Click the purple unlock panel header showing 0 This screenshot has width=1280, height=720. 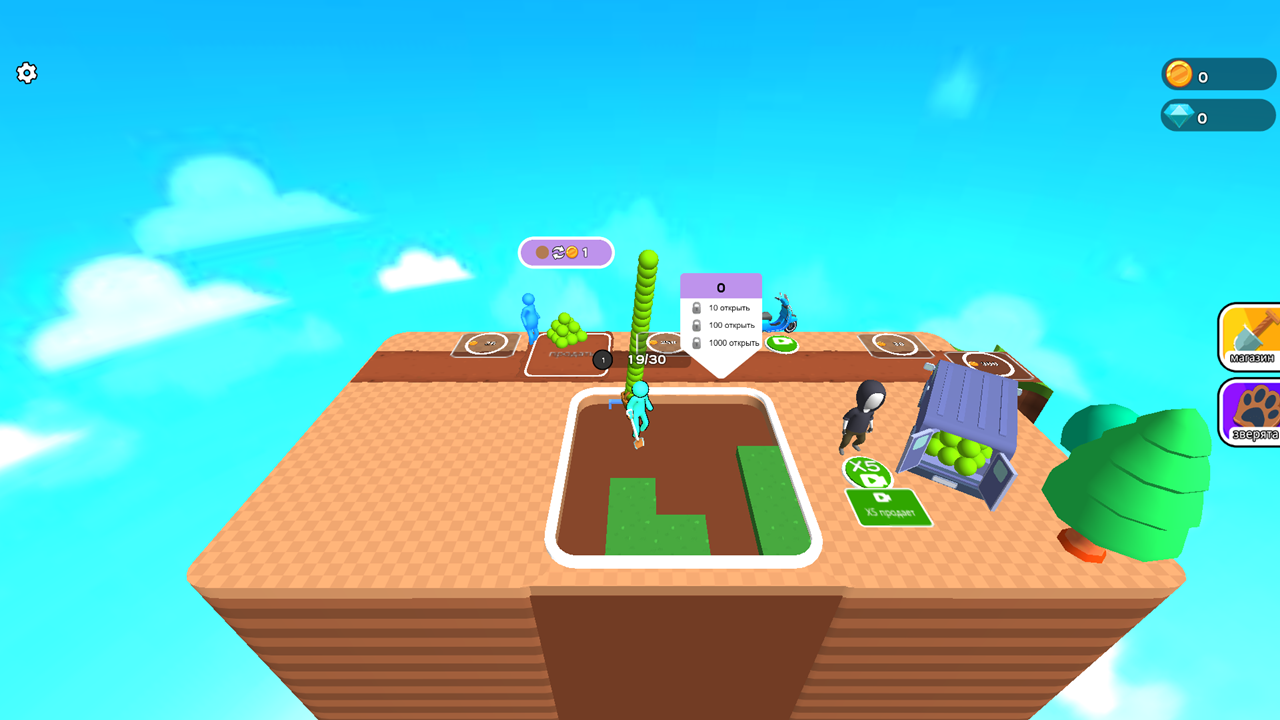pos(720,286)
